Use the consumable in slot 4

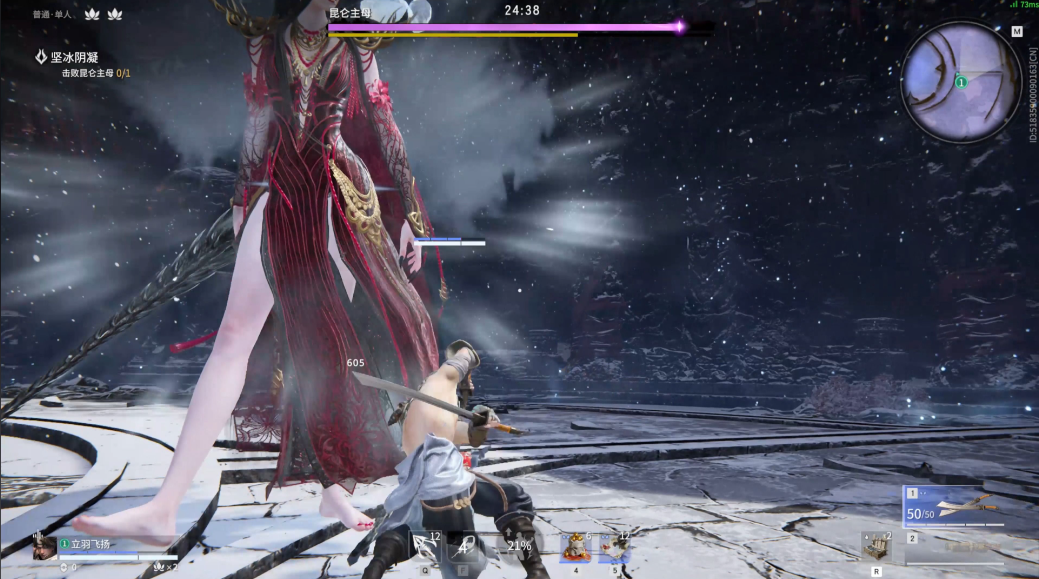575,547
